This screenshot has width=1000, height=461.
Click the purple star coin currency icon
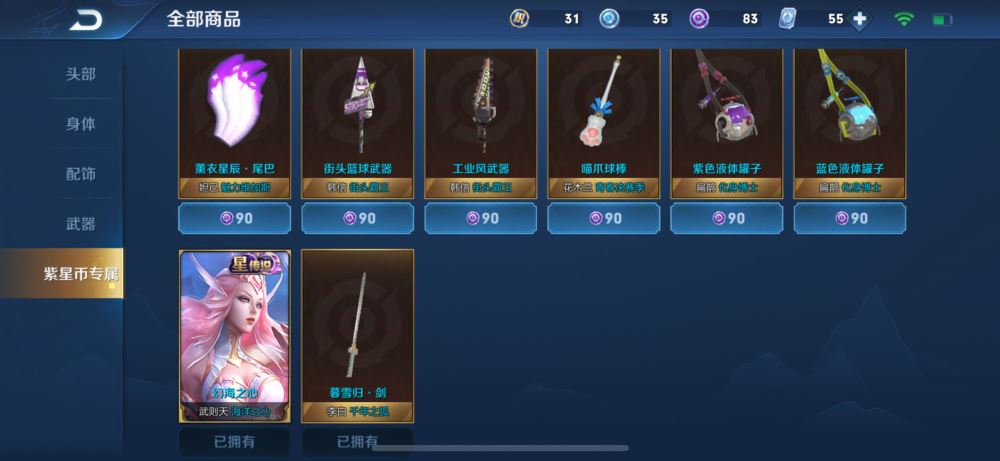(700, 19)
